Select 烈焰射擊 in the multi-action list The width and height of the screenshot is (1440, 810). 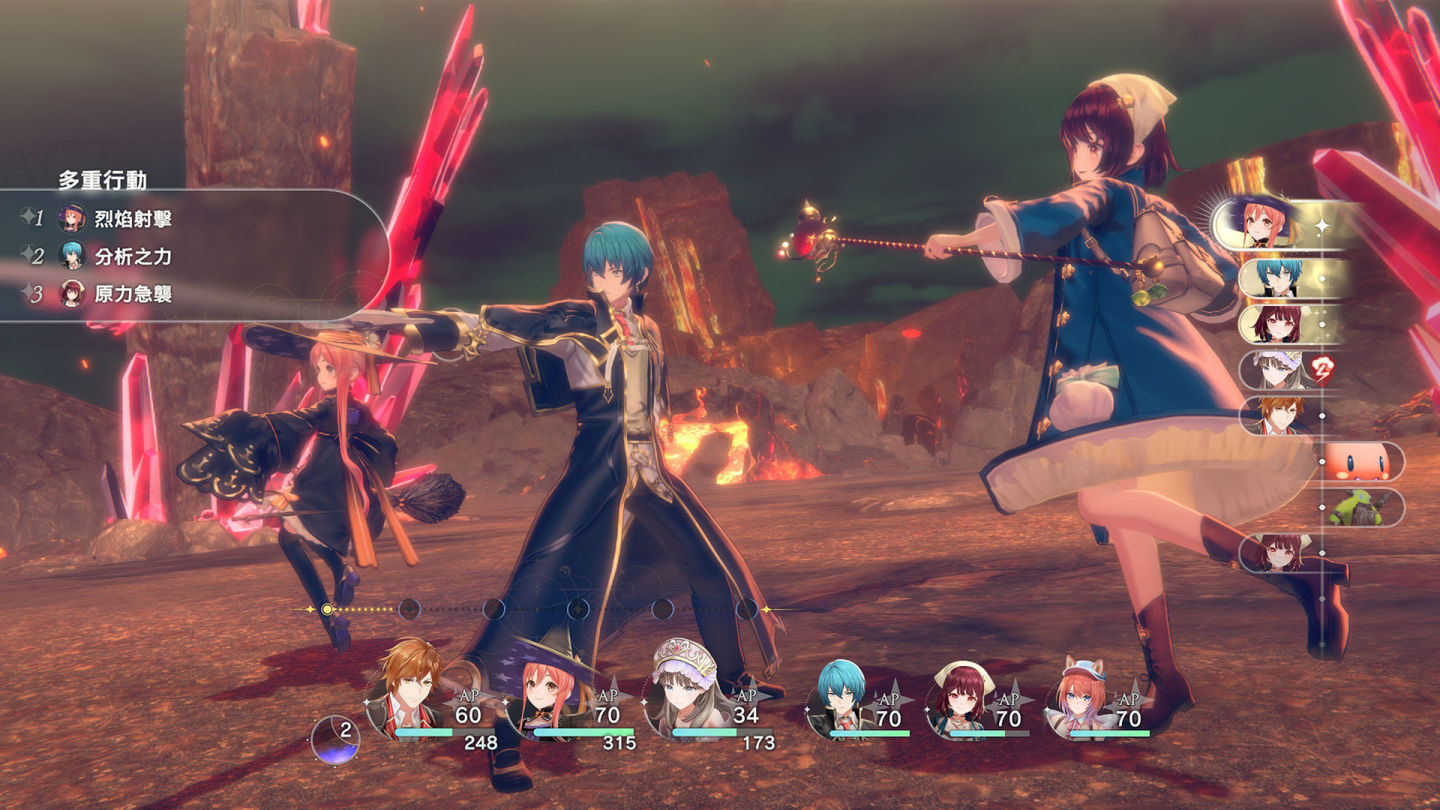pyautogui.click(x=132, y=219)
